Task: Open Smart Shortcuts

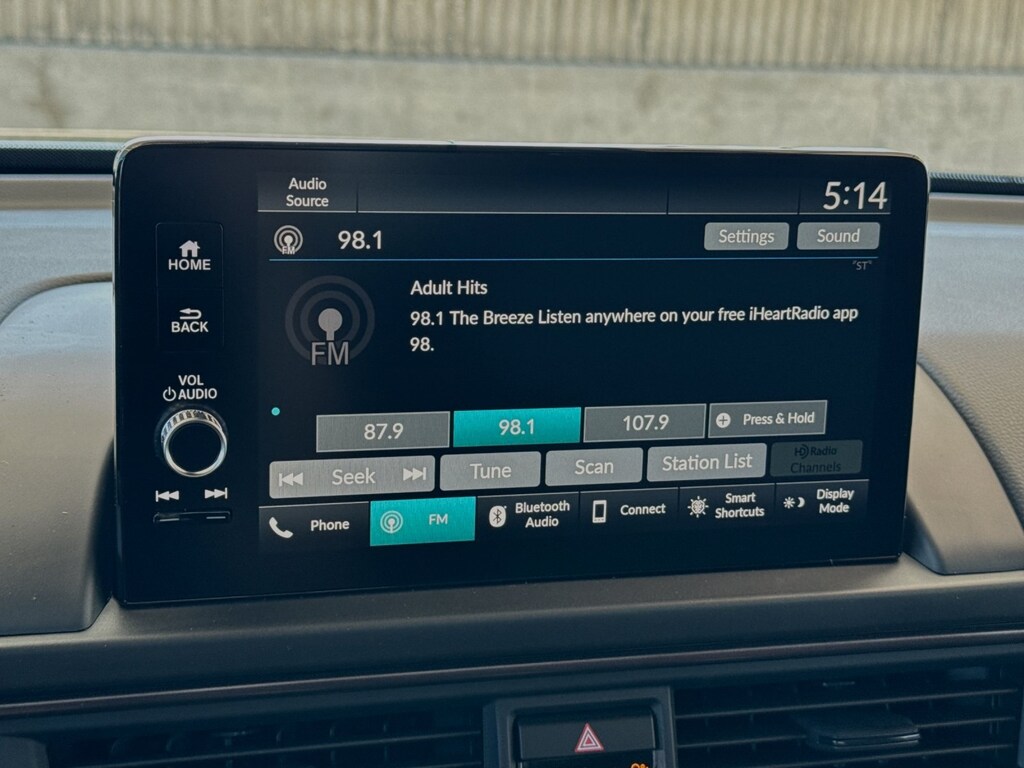Action: click(727, 505)
